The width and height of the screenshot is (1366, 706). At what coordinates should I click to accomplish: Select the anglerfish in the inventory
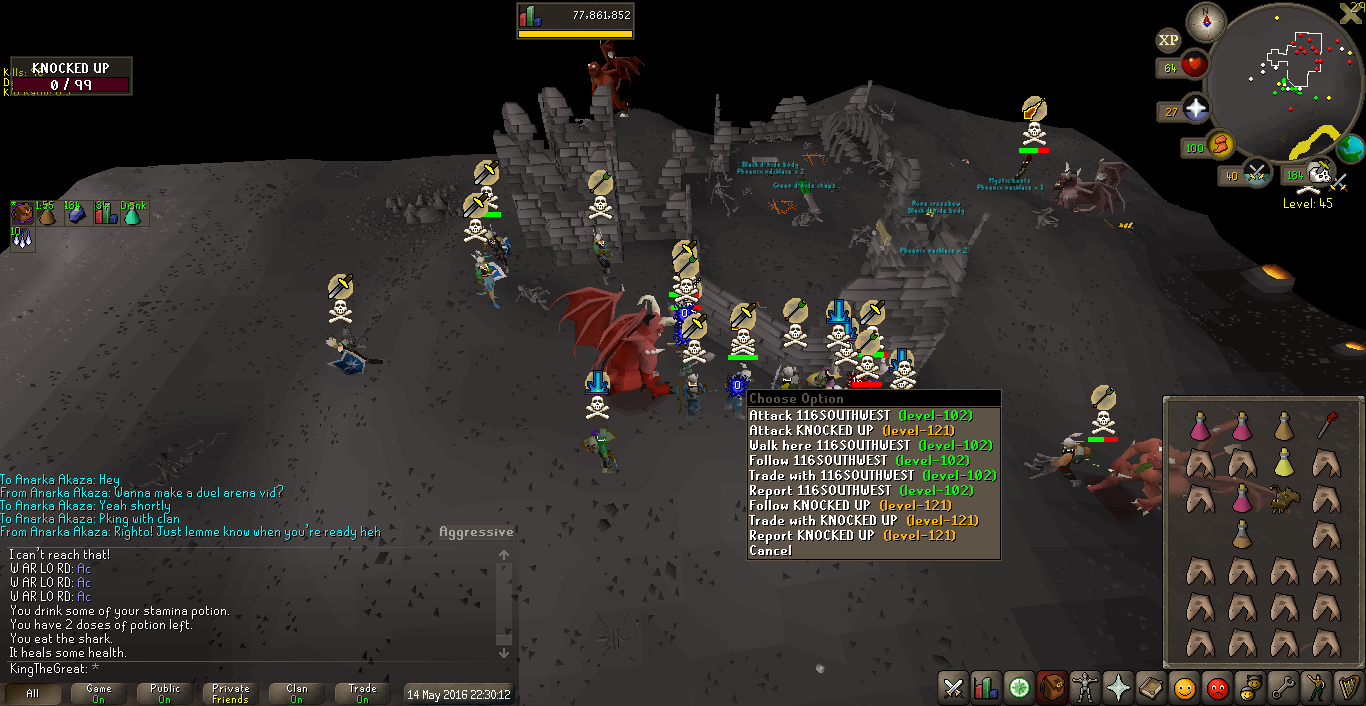point(1284,498)
